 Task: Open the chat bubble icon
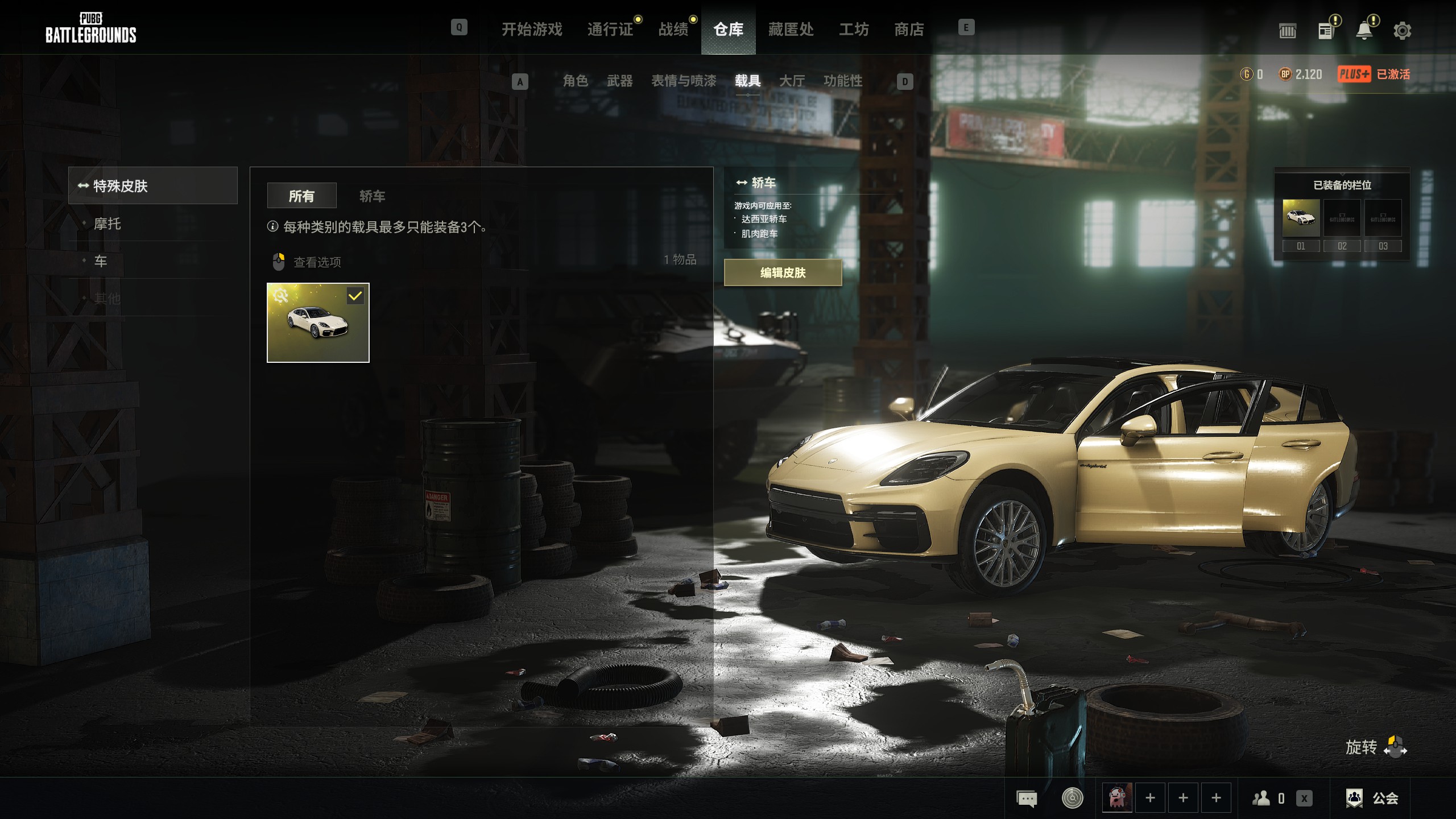tap(1027, 799)
